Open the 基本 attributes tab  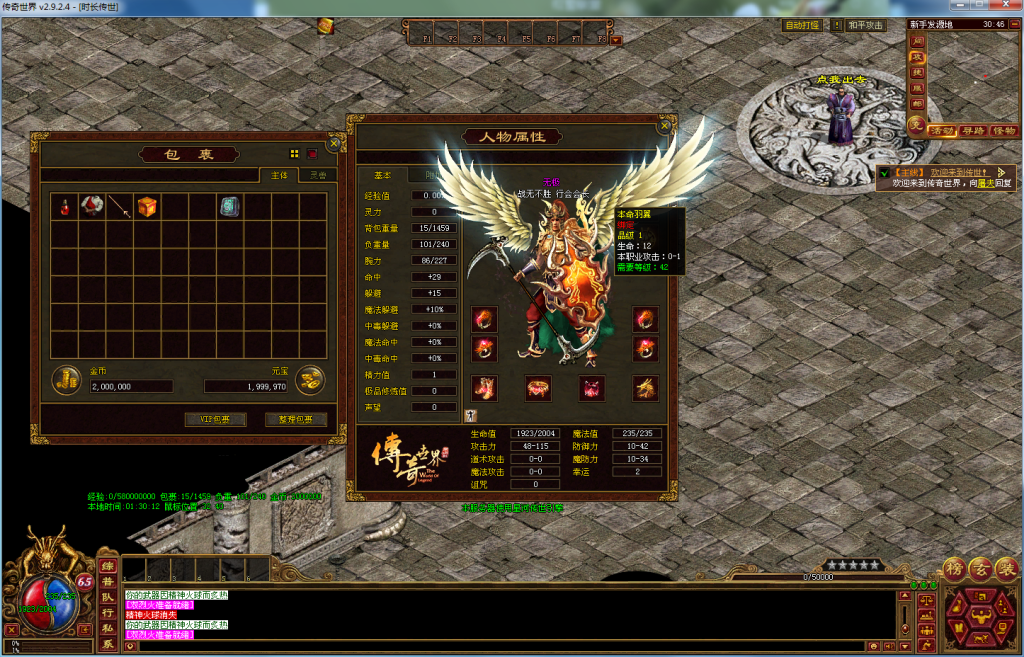383,175
